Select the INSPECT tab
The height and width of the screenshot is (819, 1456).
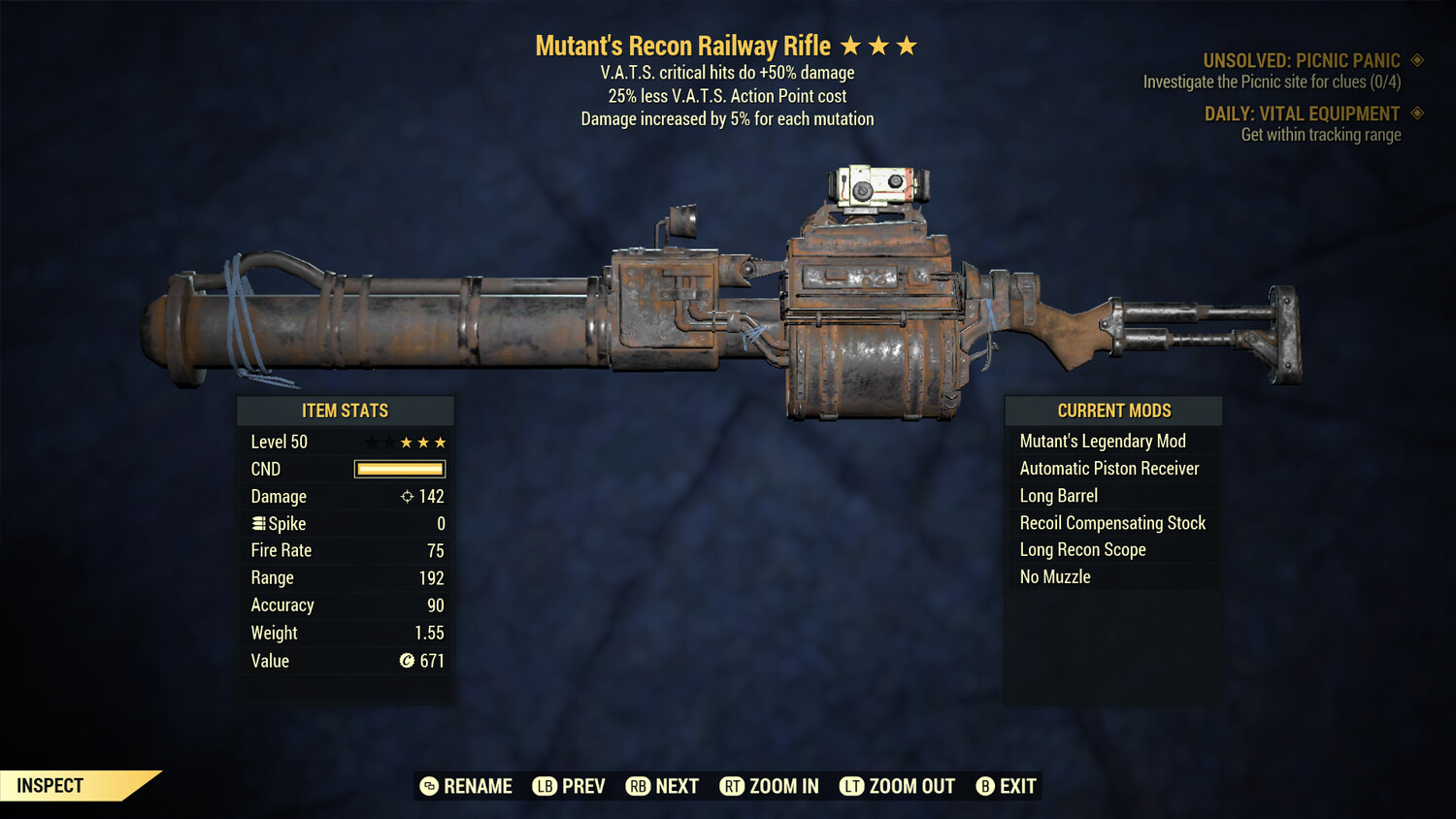click(50, 785)
